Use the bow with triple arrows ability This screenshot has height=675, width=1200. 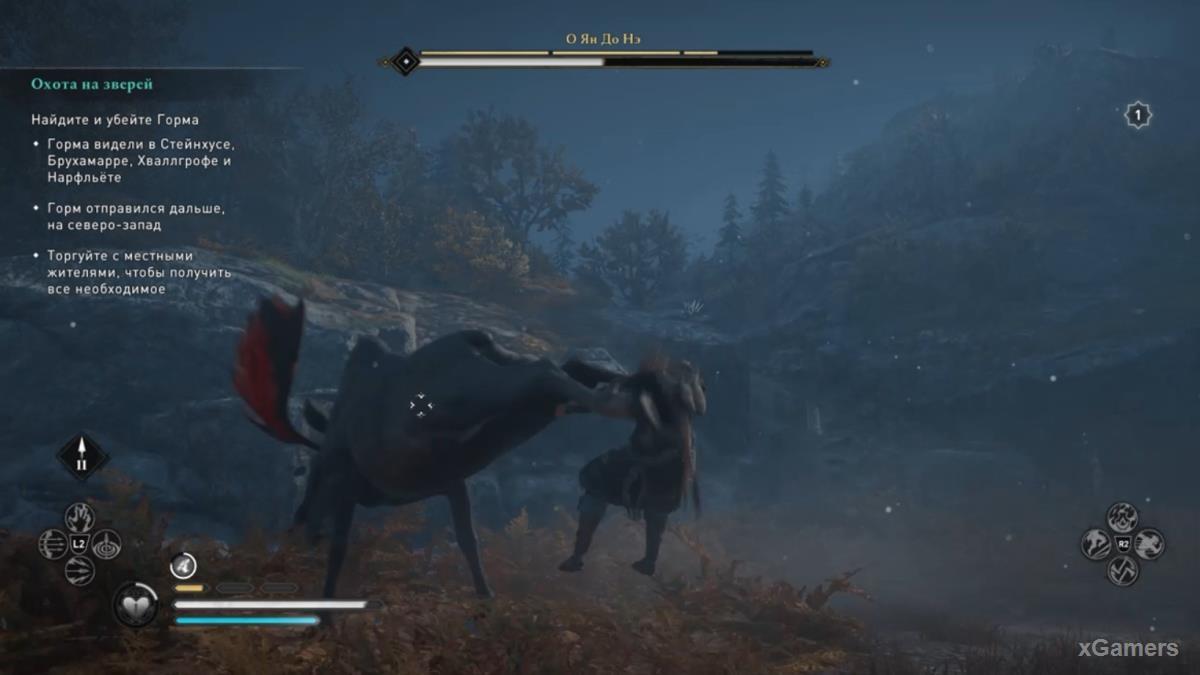[53, 544]
